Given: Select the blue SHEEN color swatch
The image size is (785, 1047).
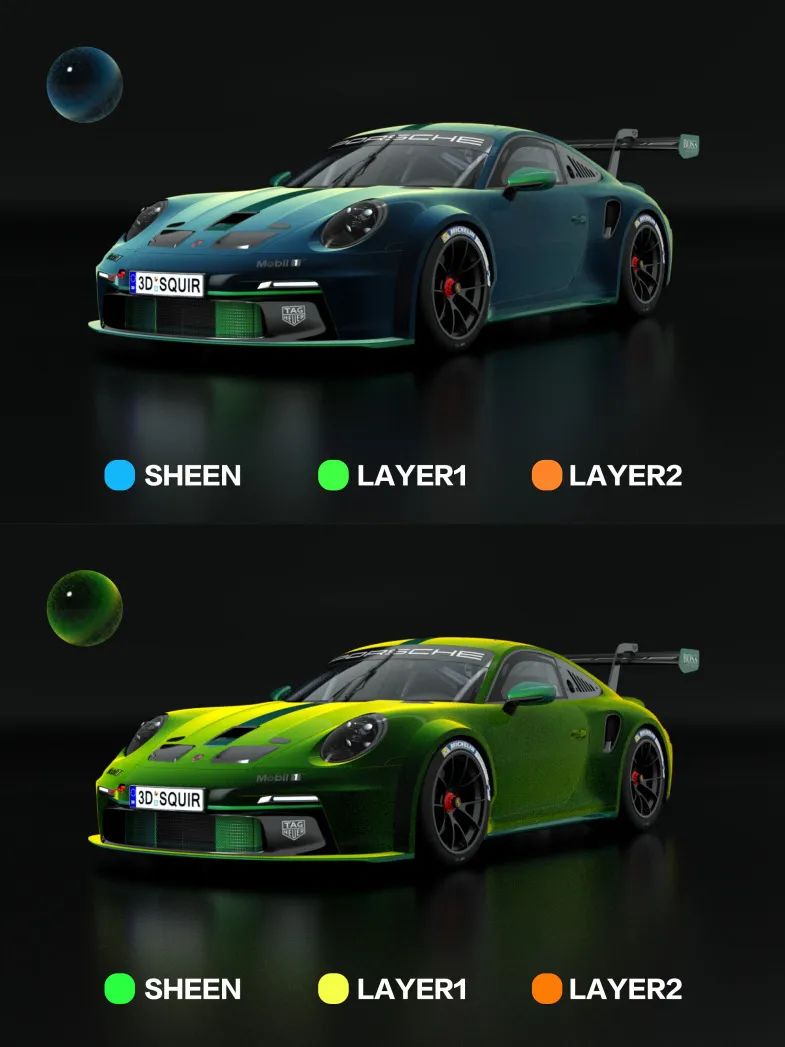Looking at the screenshot, I should click(x=119, y=476).
